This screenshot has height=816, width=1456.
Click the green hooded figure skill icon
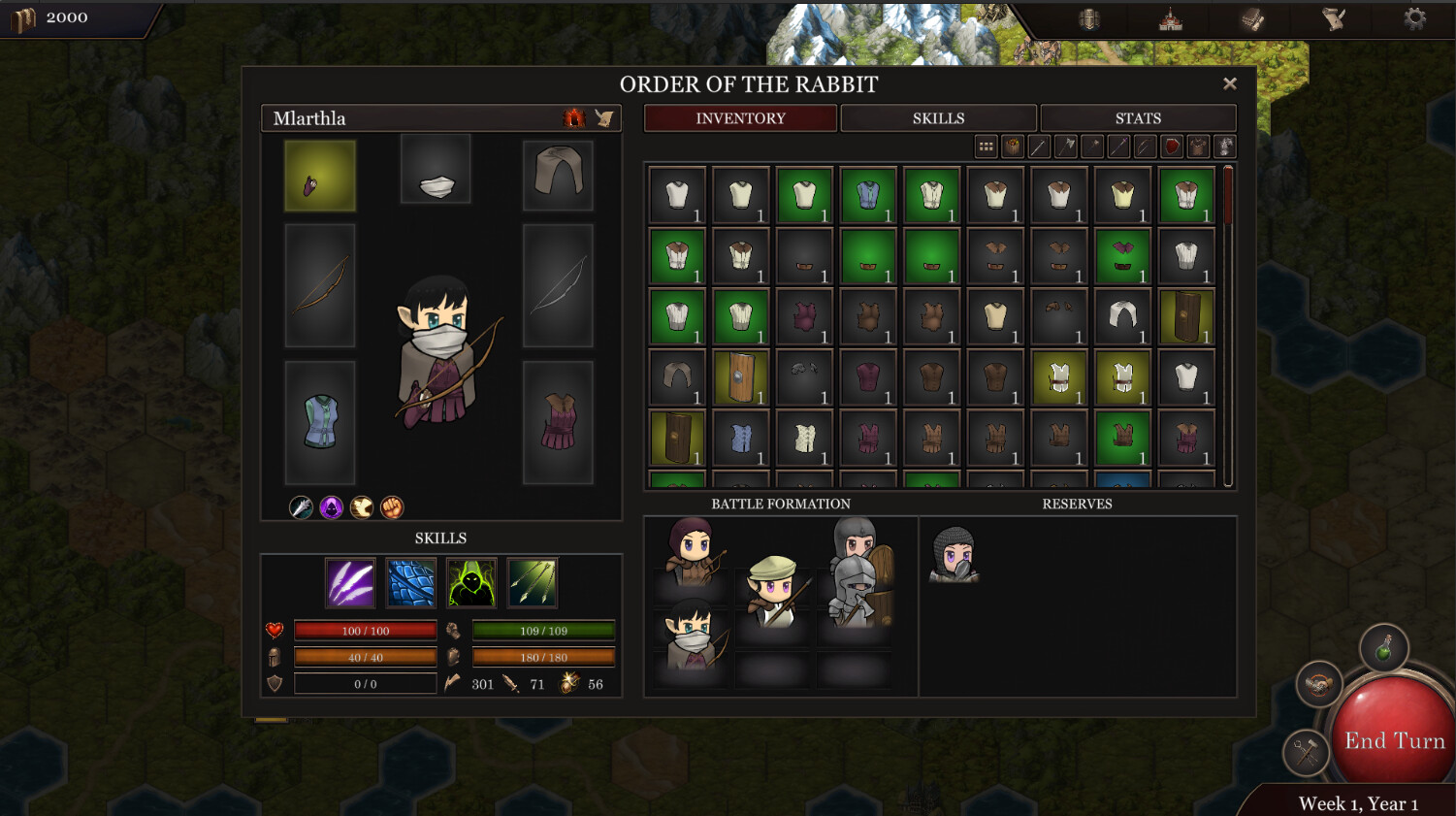[471, 582]
